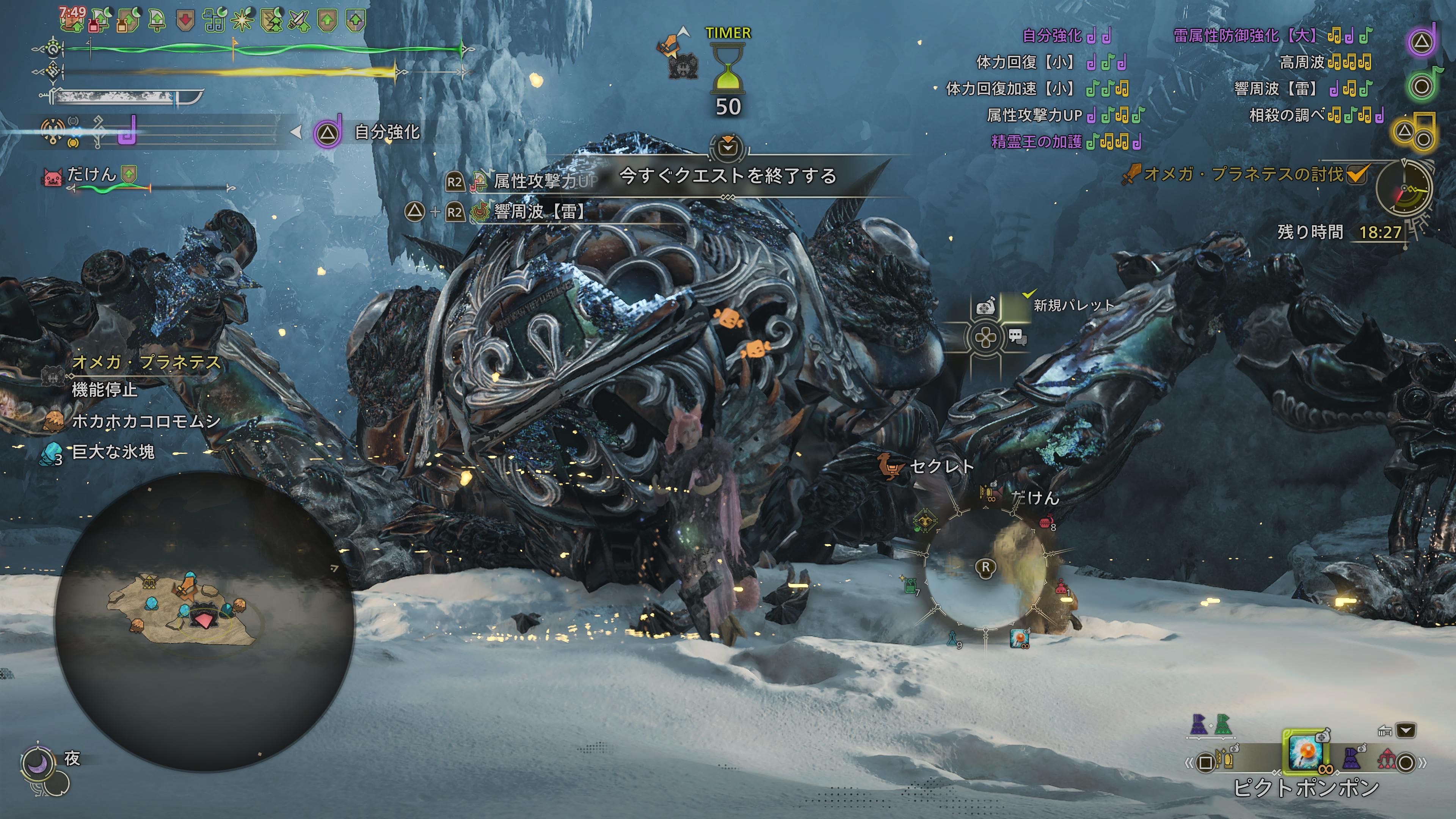The image size is (1456, 819).
Task: Choose 今すぐクエストを終了する to end quest
Action: 728,176
